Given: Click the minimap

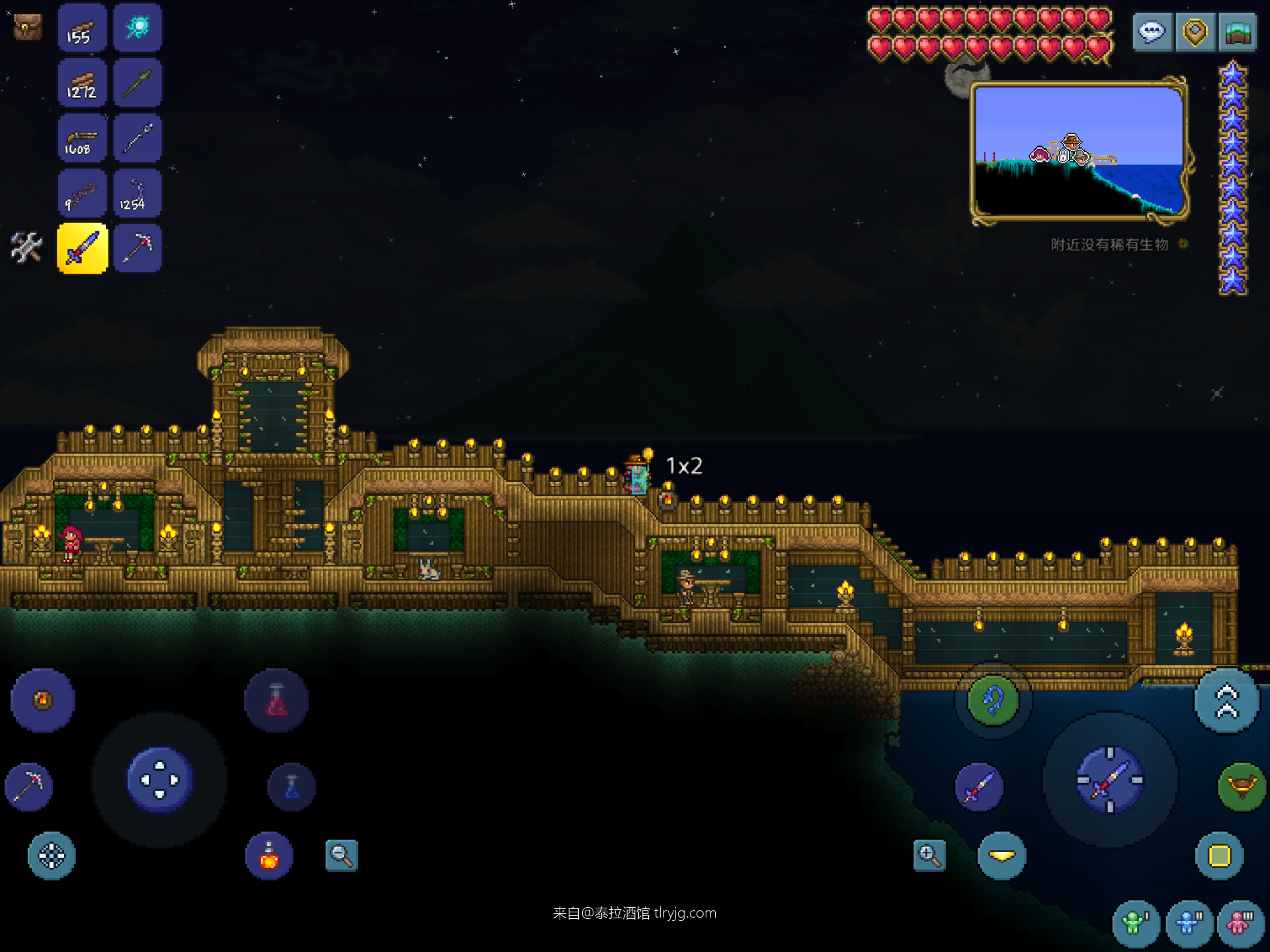Looking at the screenshot, I should 1079,151.
